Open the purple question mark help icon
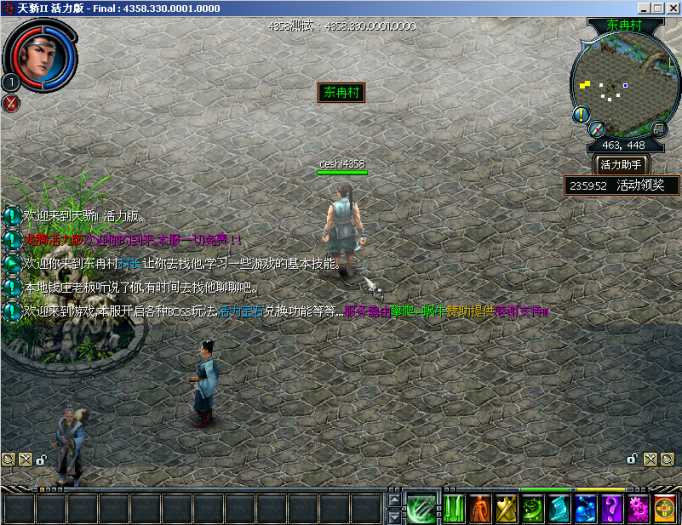This screenshot has height=525, width=682. [611, 508]
